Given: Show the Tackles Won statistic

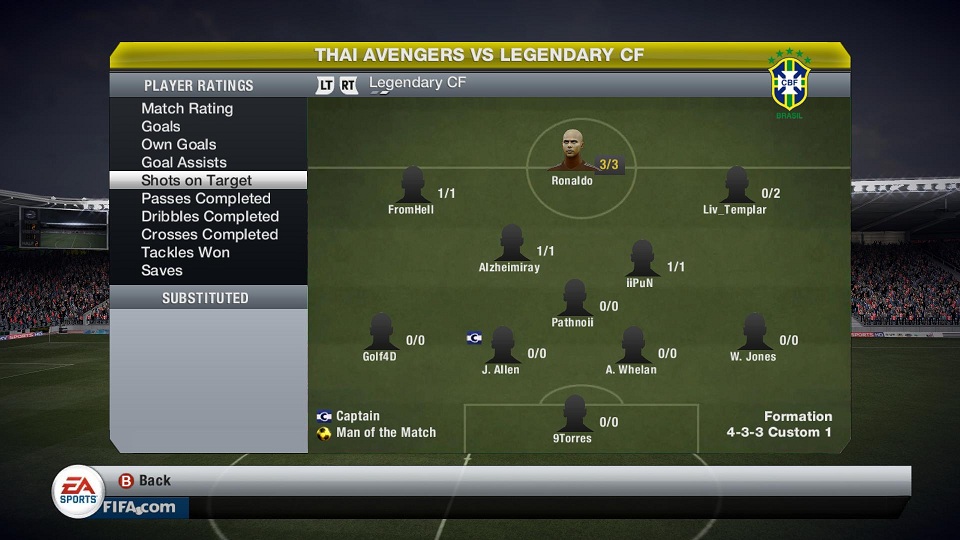Looking at the screenshot, I should (x=186, y=253).
